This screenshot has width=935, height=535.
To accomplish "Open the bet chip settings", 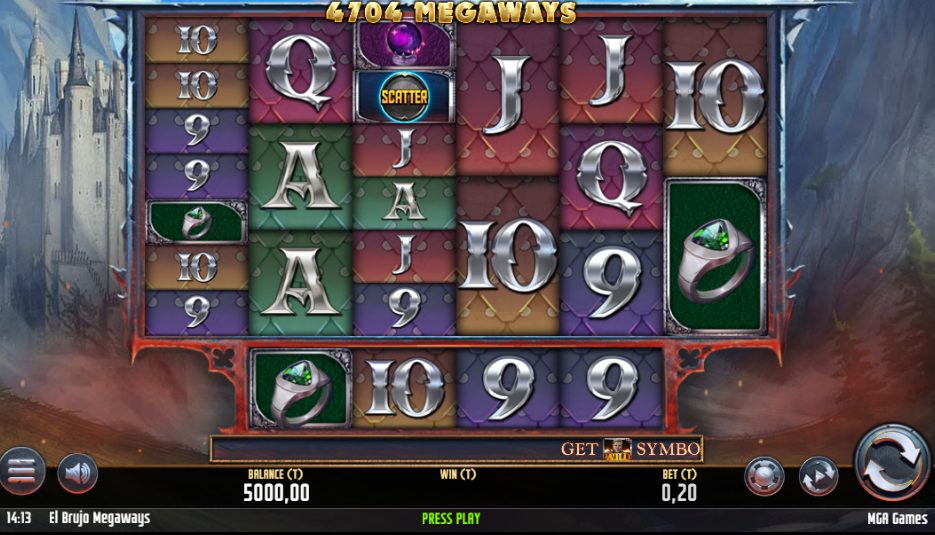I will coord(764,476).
